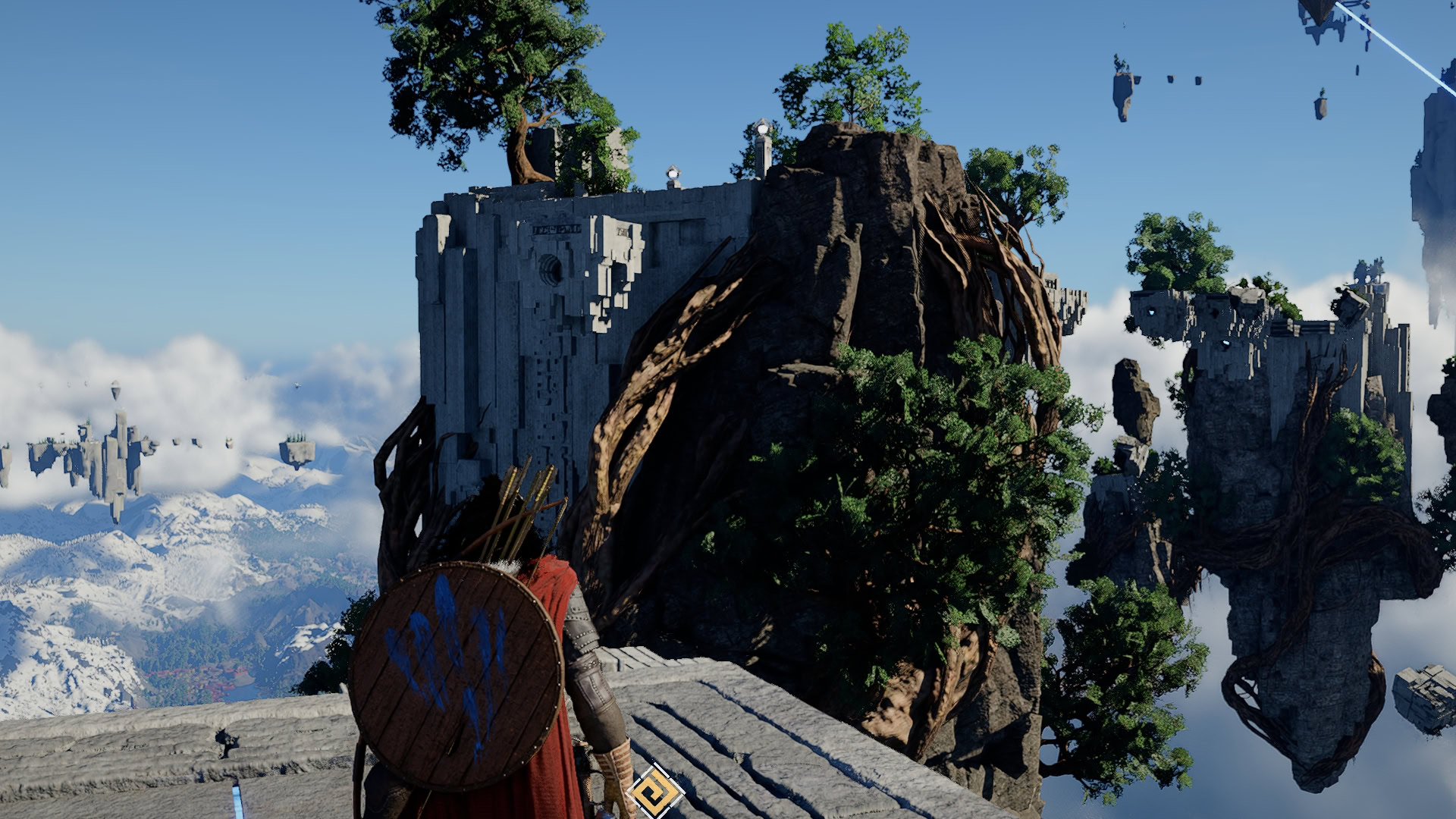Image resolution: width=1456 pixels, height=819 pixels.
Task: Select the golden diamond objective marker
Action: (654, 792)
